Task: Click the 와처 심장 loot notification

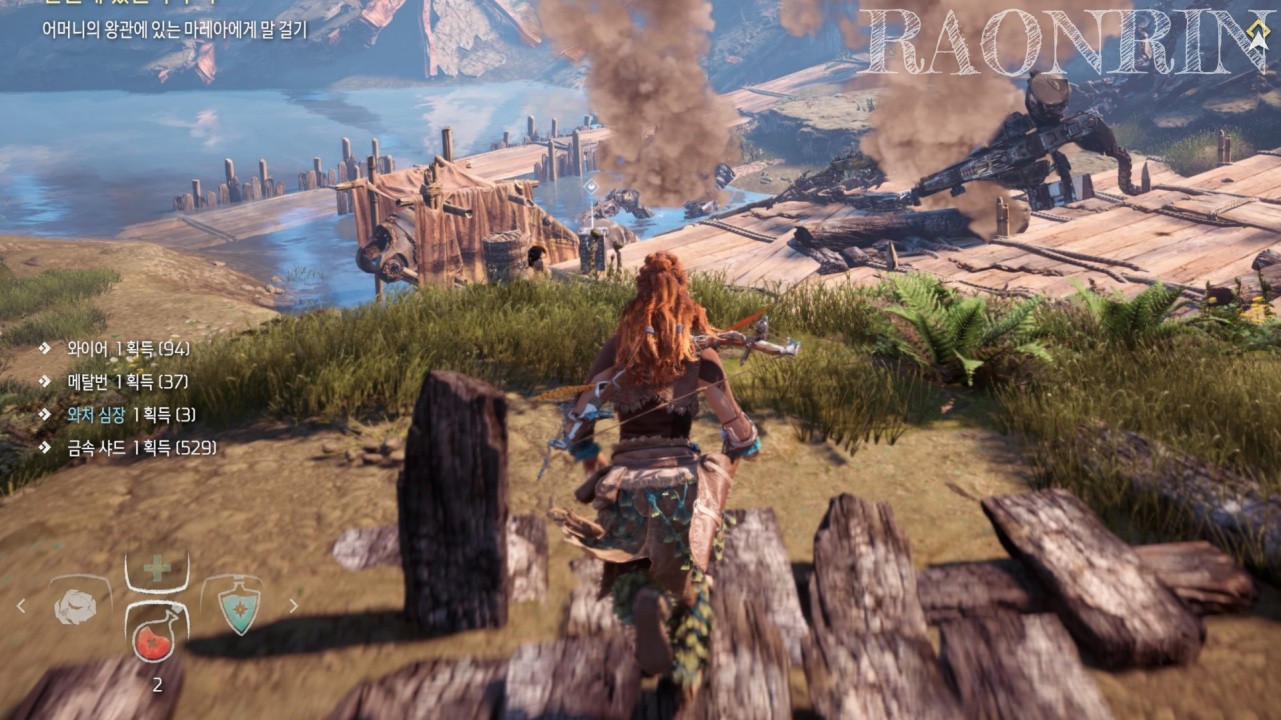Action: 120,414
